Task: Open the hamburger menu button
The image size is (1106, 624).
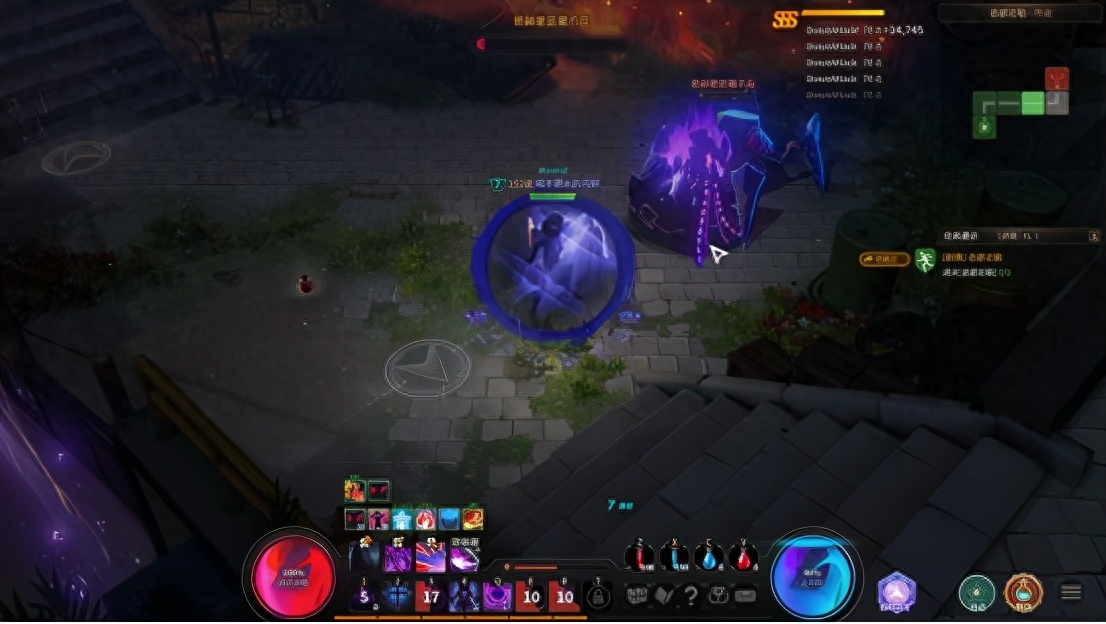Action: coord(1071,592)
